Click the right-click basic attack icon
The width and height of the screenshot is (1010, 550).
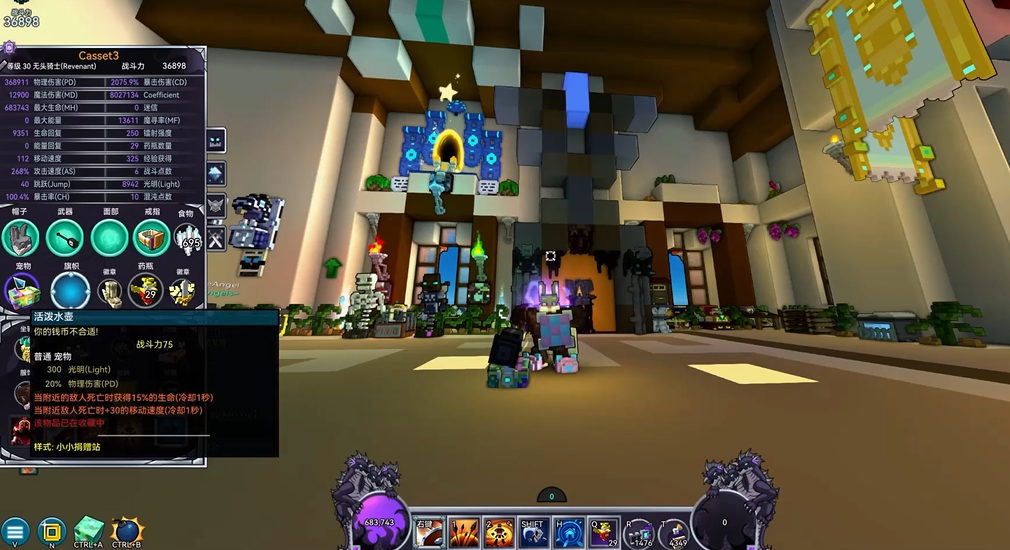429,532
